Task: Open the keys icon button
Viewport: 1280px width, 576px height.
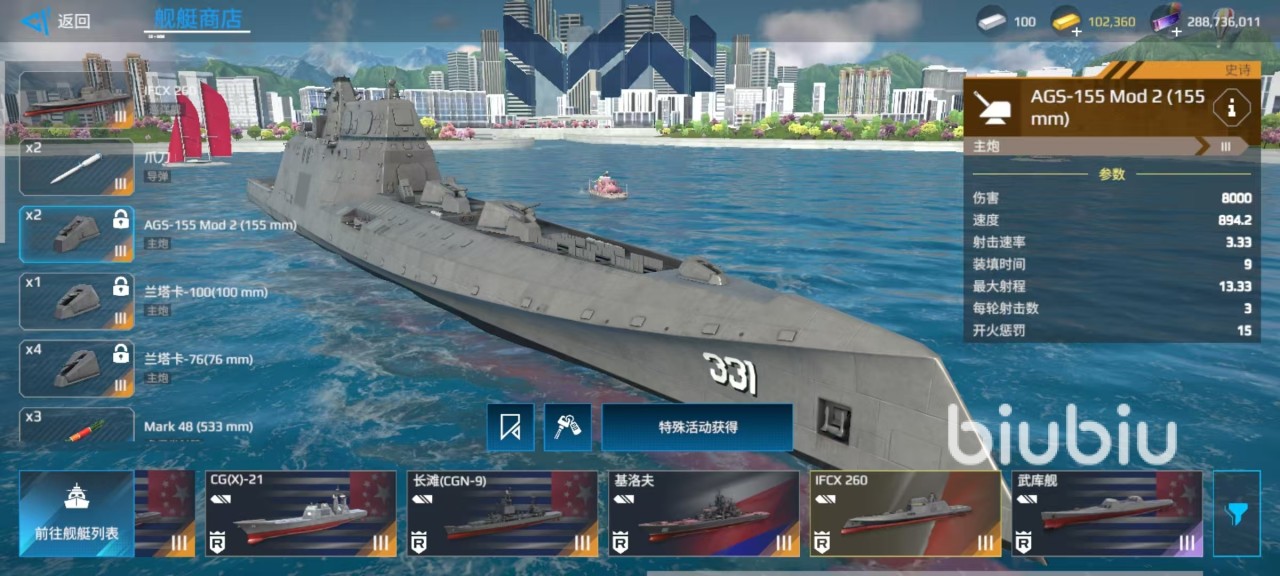Action: [x=567, y=428]
